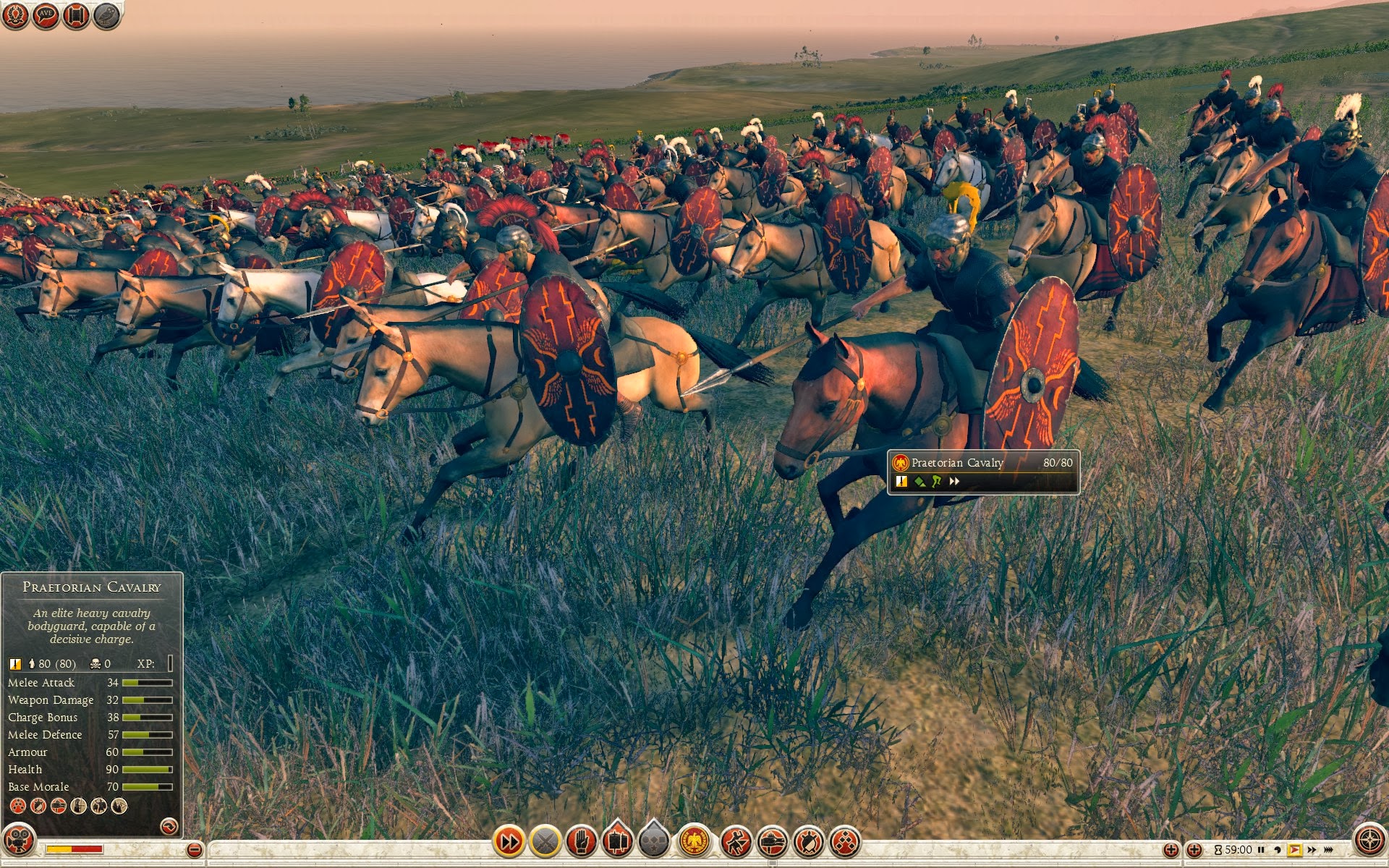Pause the battle
The height and width of the screenshot is (868, 1389).
1261,850
